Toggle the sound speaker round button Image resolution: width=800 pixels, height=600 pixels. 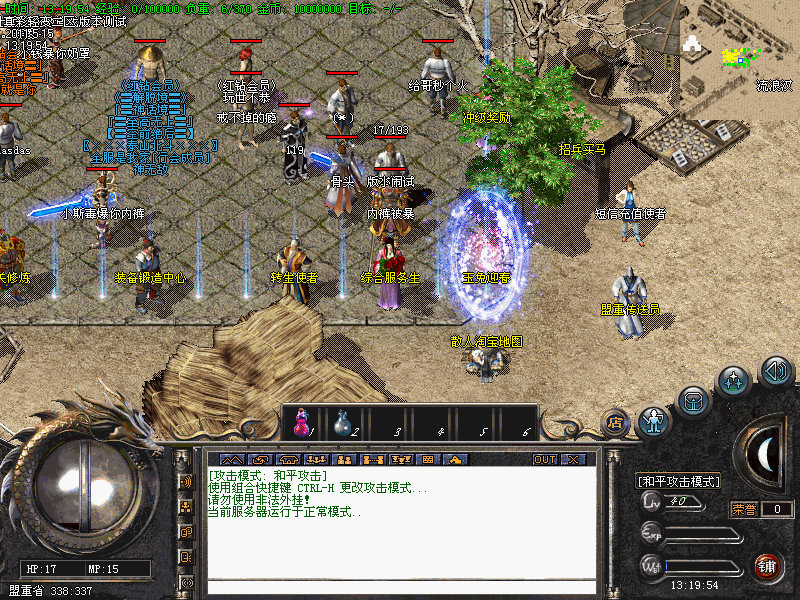click(776, 372)
